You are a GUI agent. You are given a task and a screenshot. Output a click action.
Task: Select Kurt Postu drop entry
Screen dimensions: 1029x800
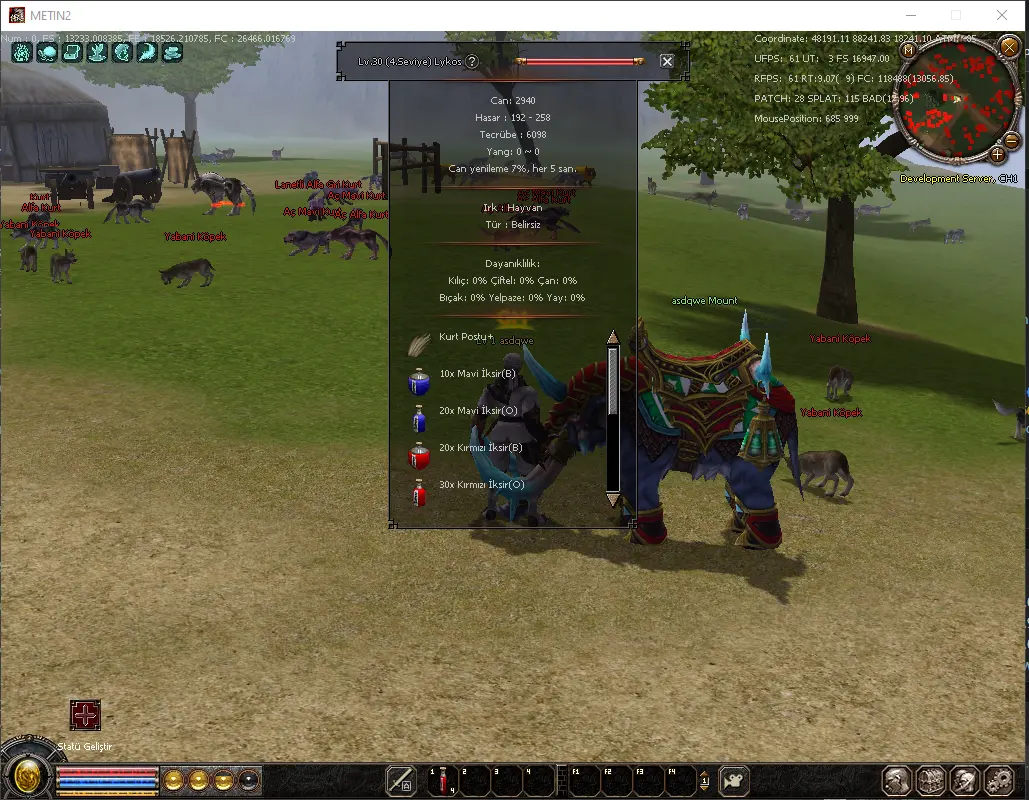pos(462,338)
